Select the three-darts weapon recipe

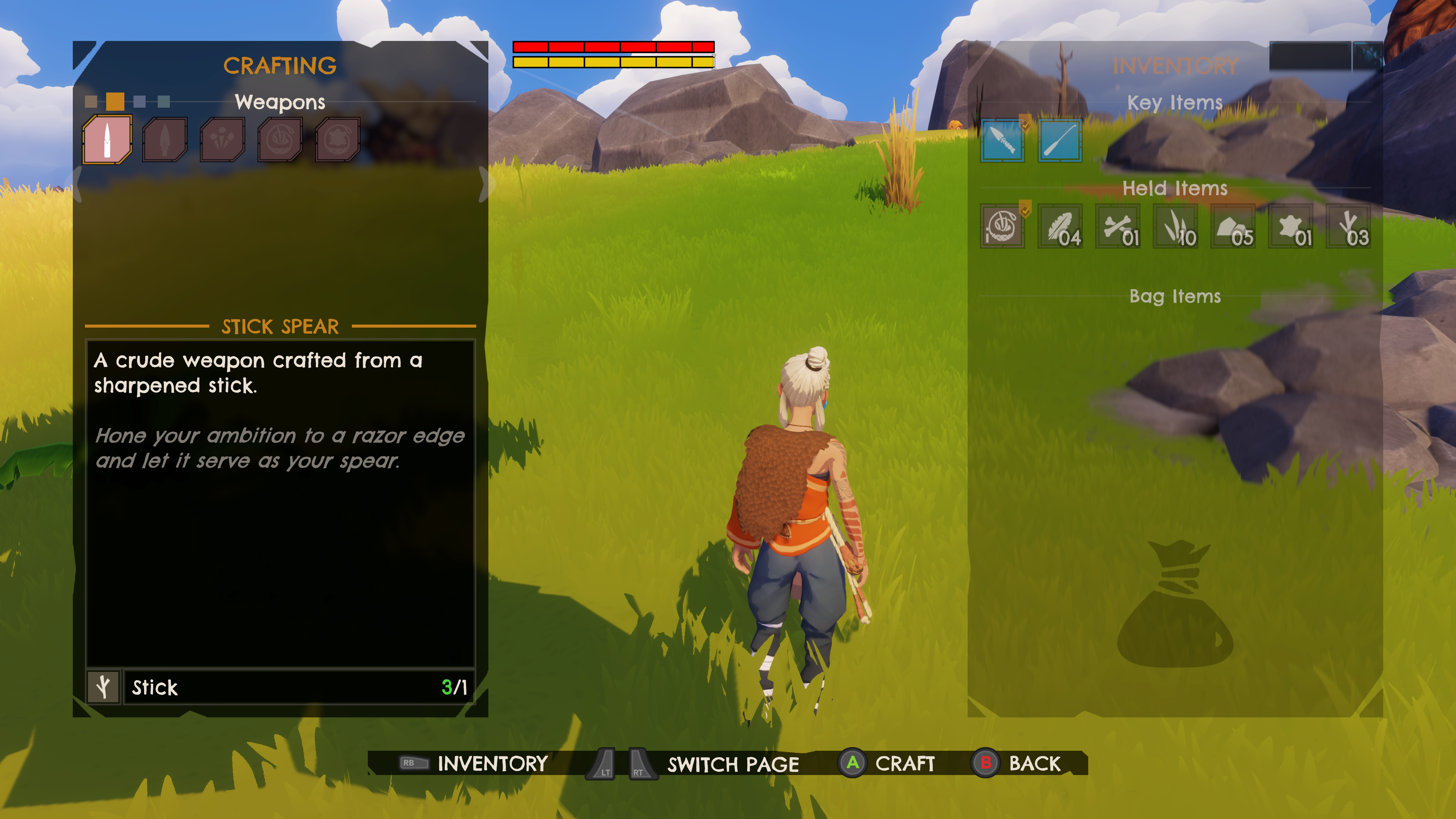[x=222, y=140]
